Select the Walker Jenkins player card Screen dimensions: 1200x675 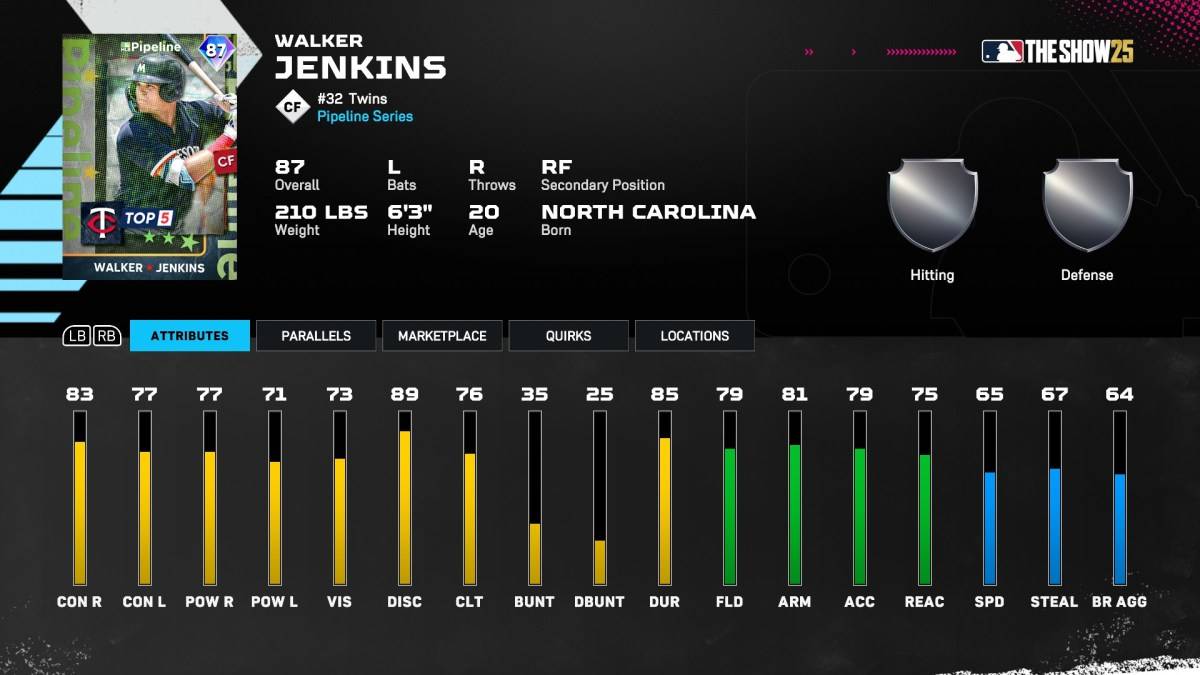pos(150,157)
